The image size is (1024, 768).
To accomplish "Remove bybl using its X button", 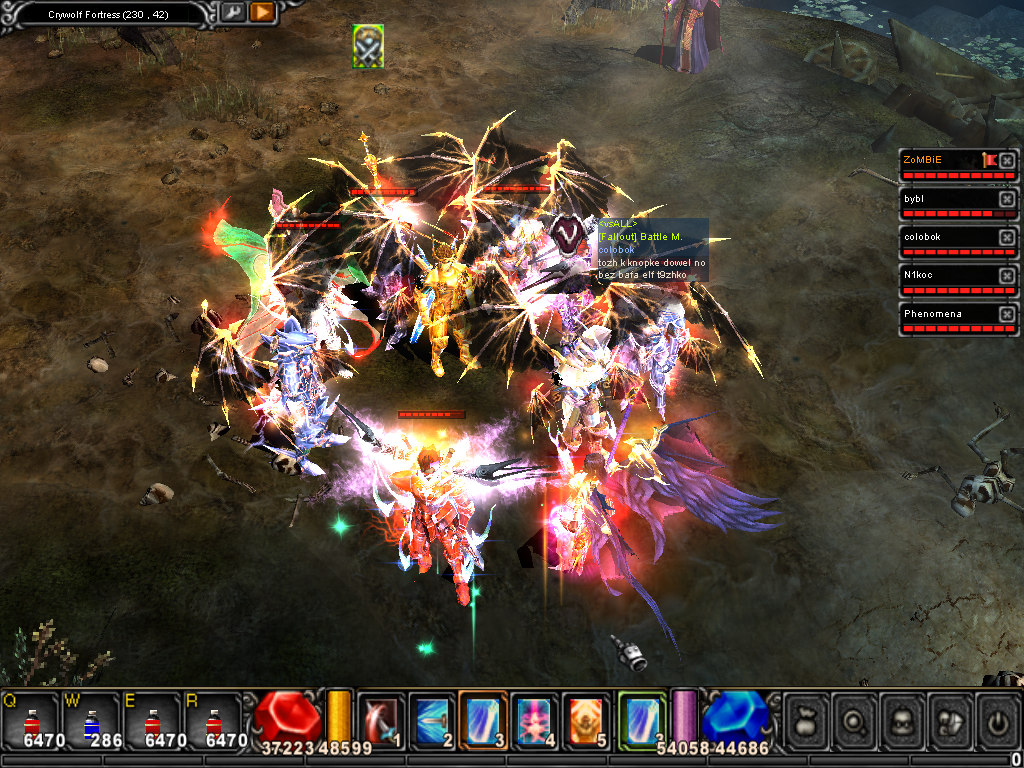I will [x=1007, y=199].
